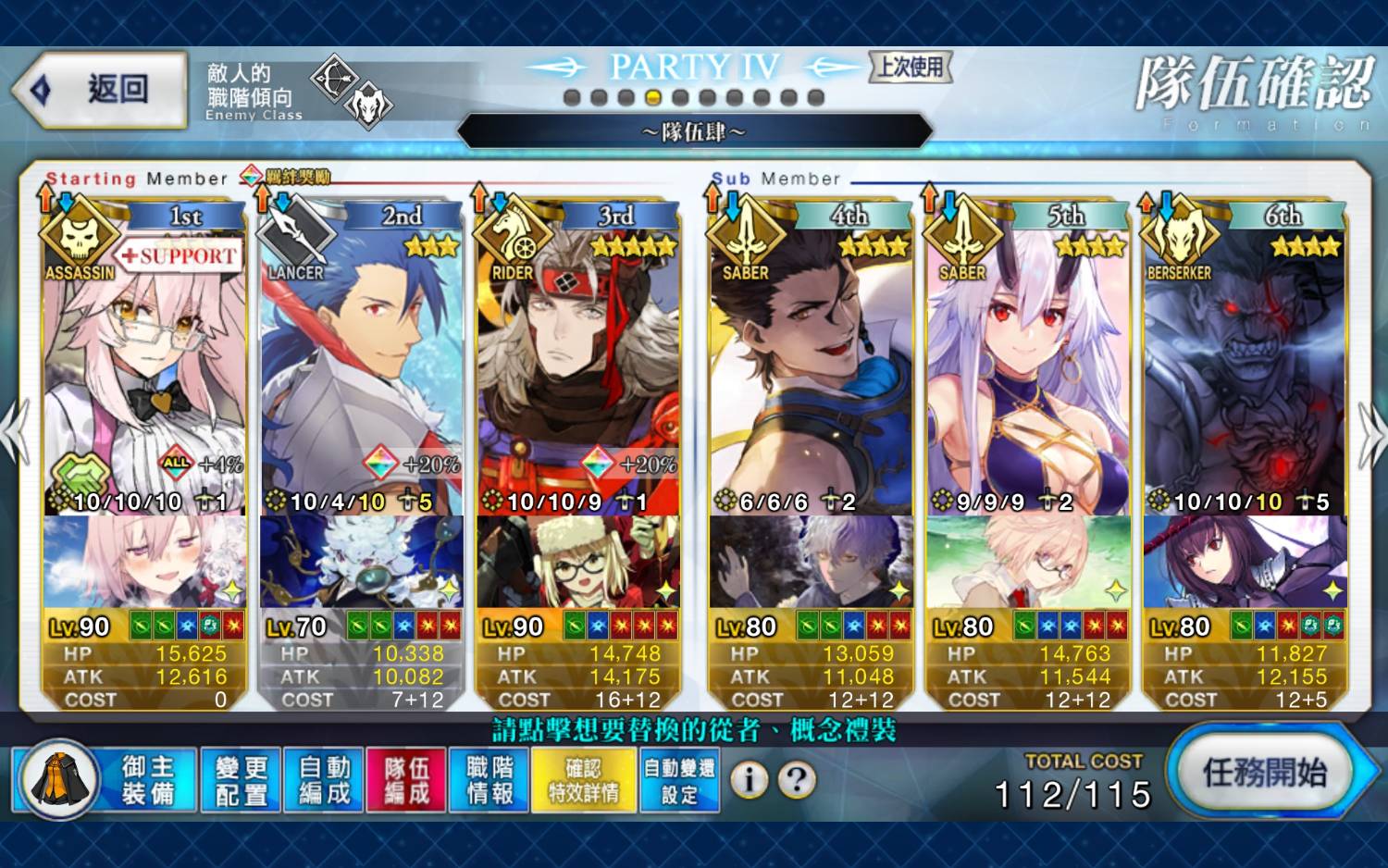Select the support Assassin in 1st slot
Screen dimensions: 1388x868
tap(144, 370)
